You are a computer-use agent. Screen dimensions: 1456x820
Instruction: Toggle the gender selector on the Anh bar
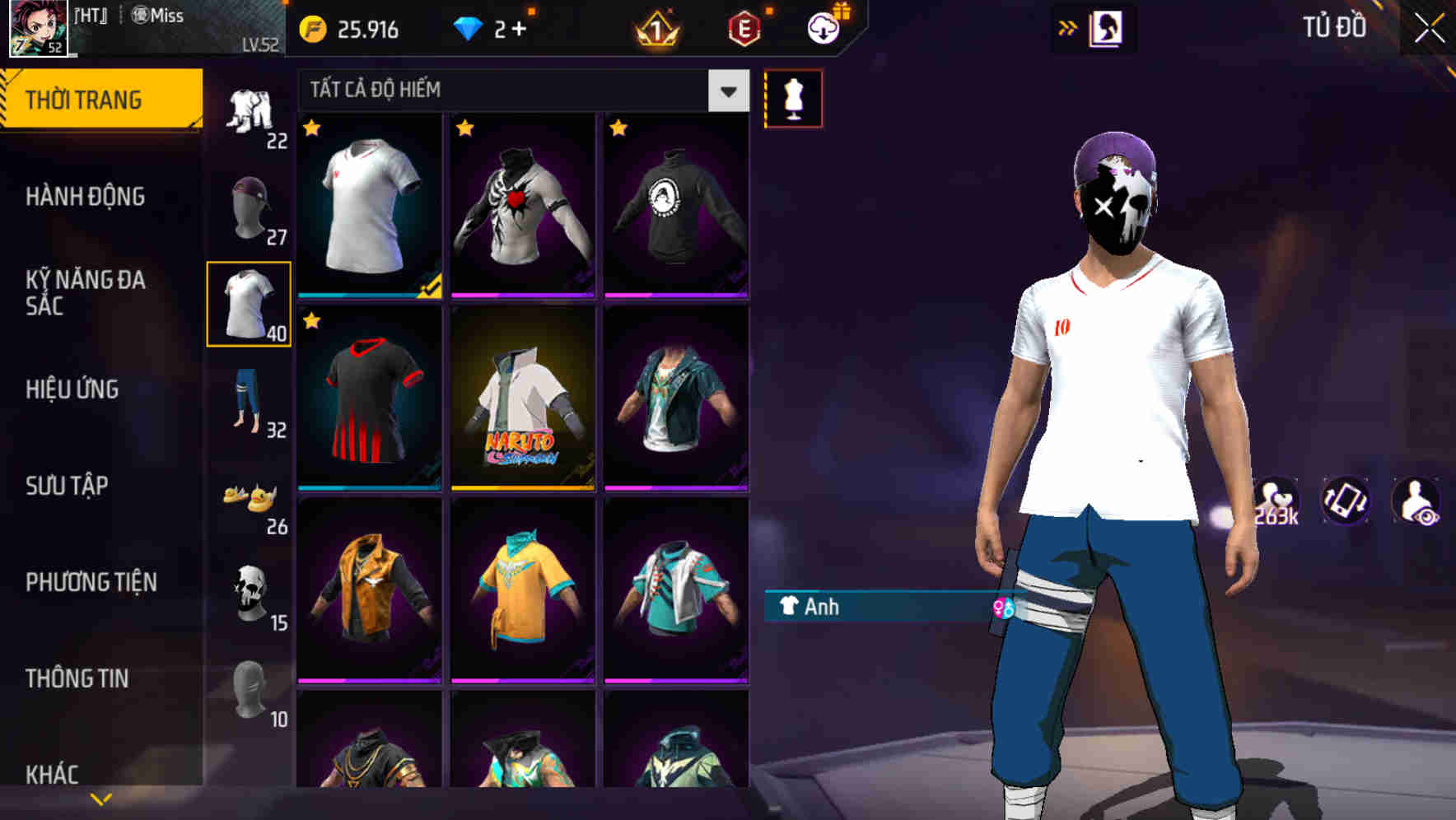1003,608
